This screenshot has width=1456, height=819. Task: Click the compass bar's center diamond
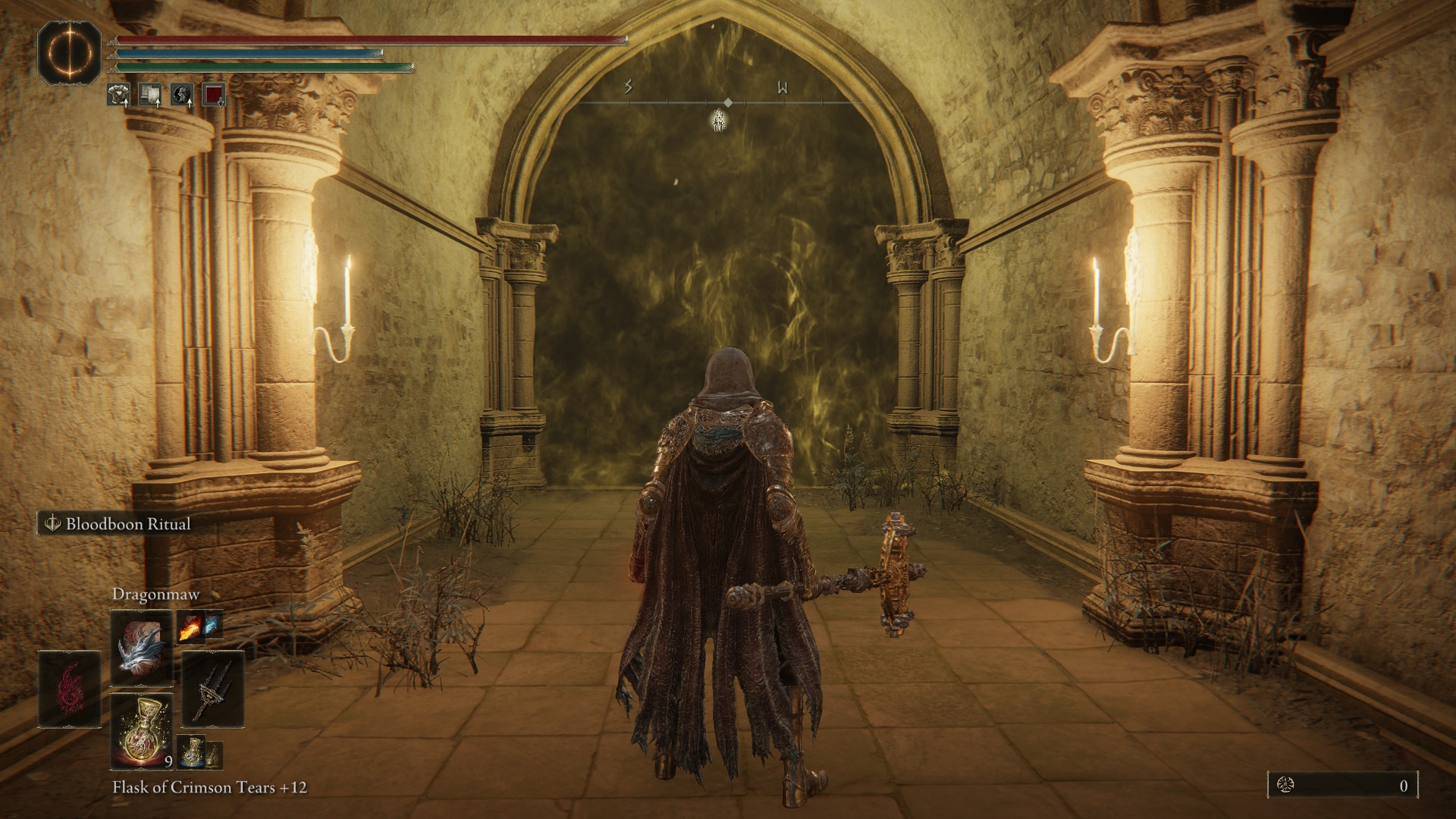pos(728,102)
